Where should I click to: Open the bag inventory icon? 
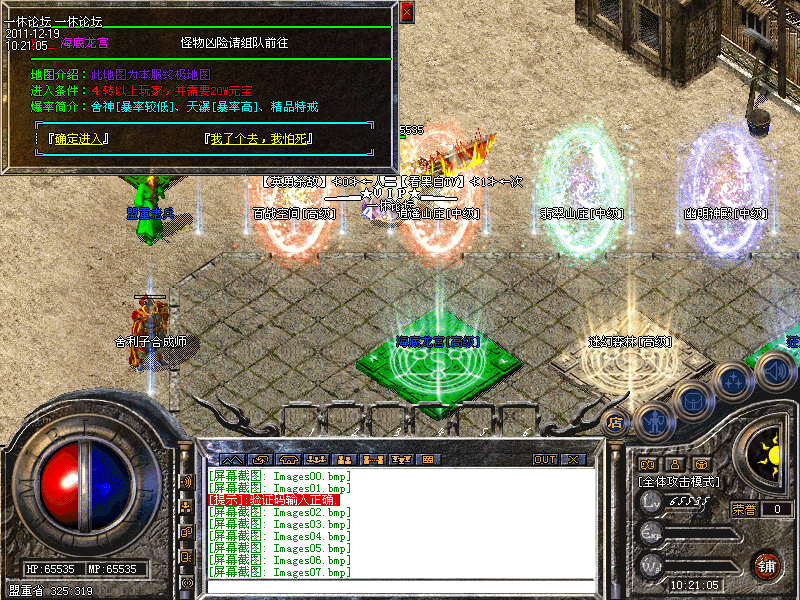[x=692, y=400]
